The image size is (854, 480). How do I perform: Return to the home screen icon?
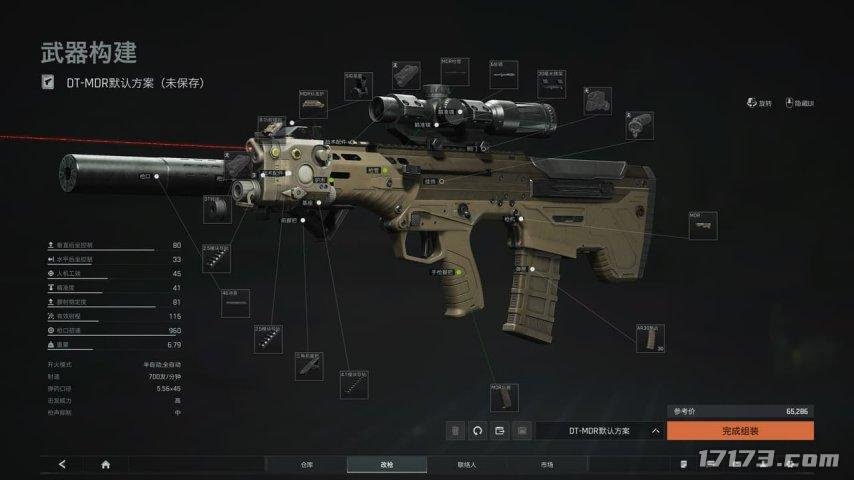[x=106, y=464]
